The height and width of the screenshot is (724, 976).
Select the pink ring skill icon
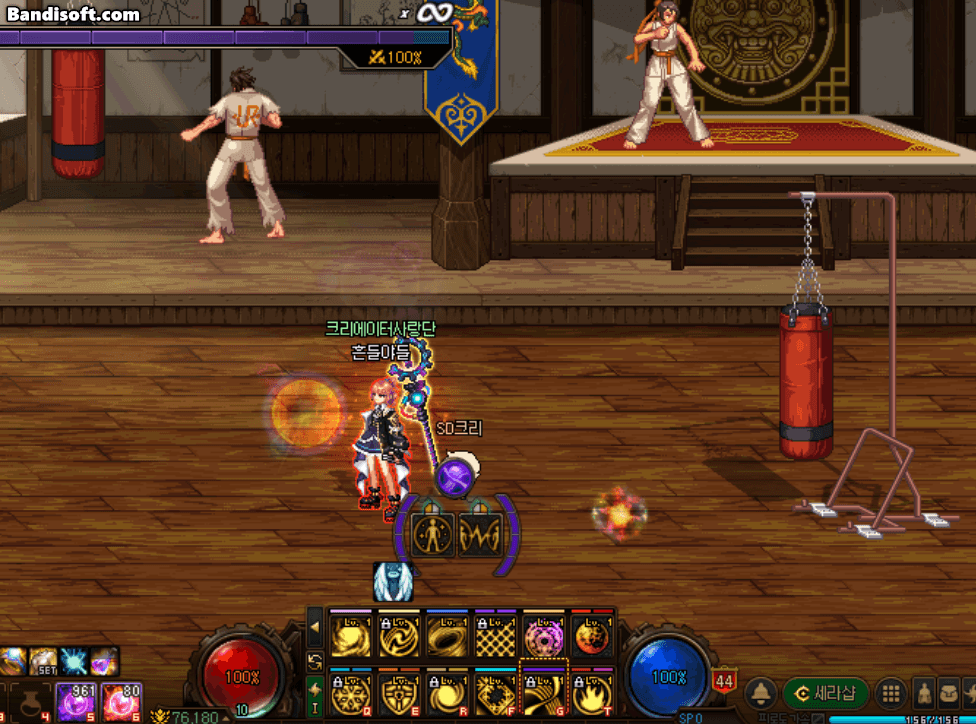pyautogui.click(x=544, y=634)
